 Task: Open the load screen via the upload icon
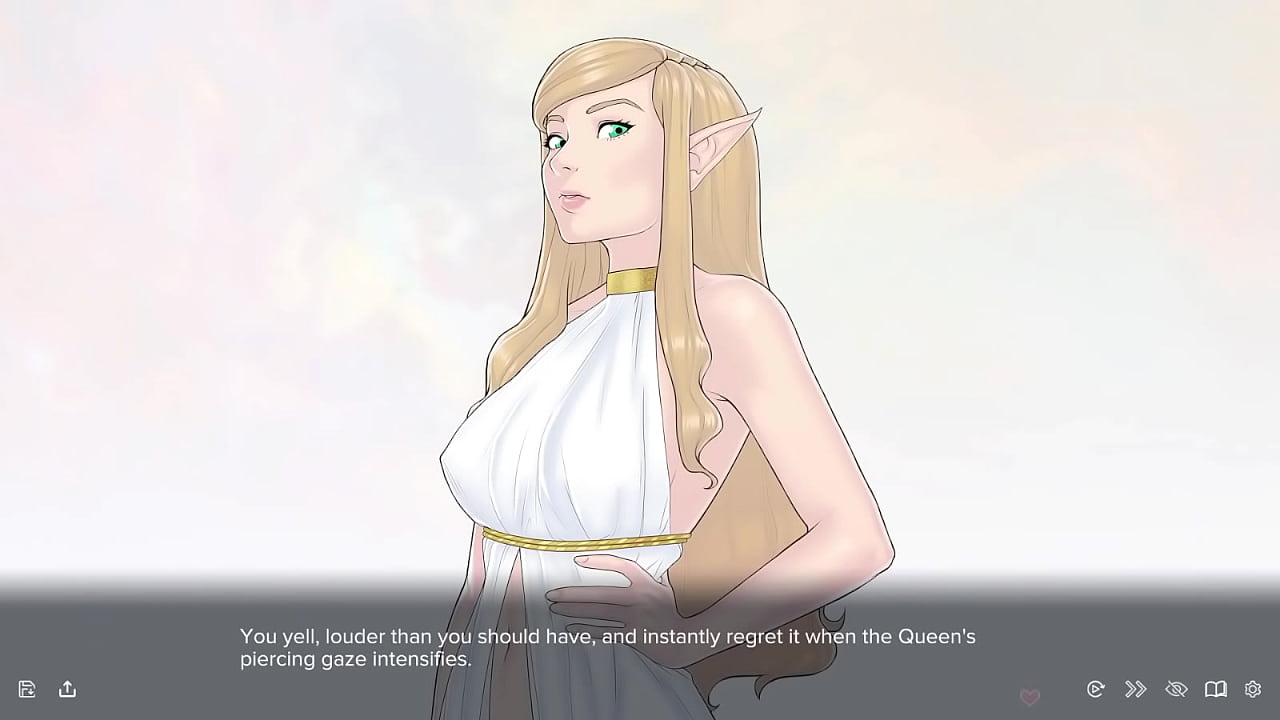67,689
